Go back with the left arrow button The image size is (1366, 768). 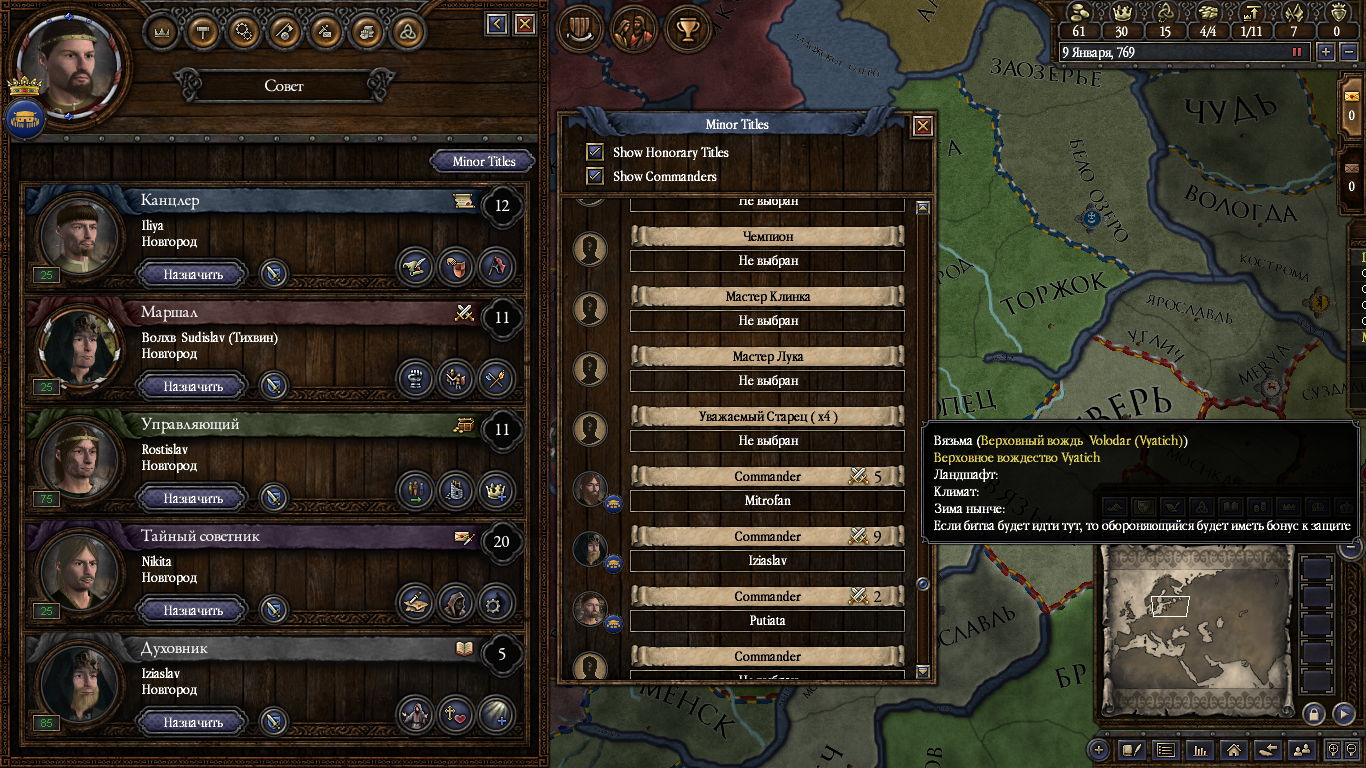[497, 24]
